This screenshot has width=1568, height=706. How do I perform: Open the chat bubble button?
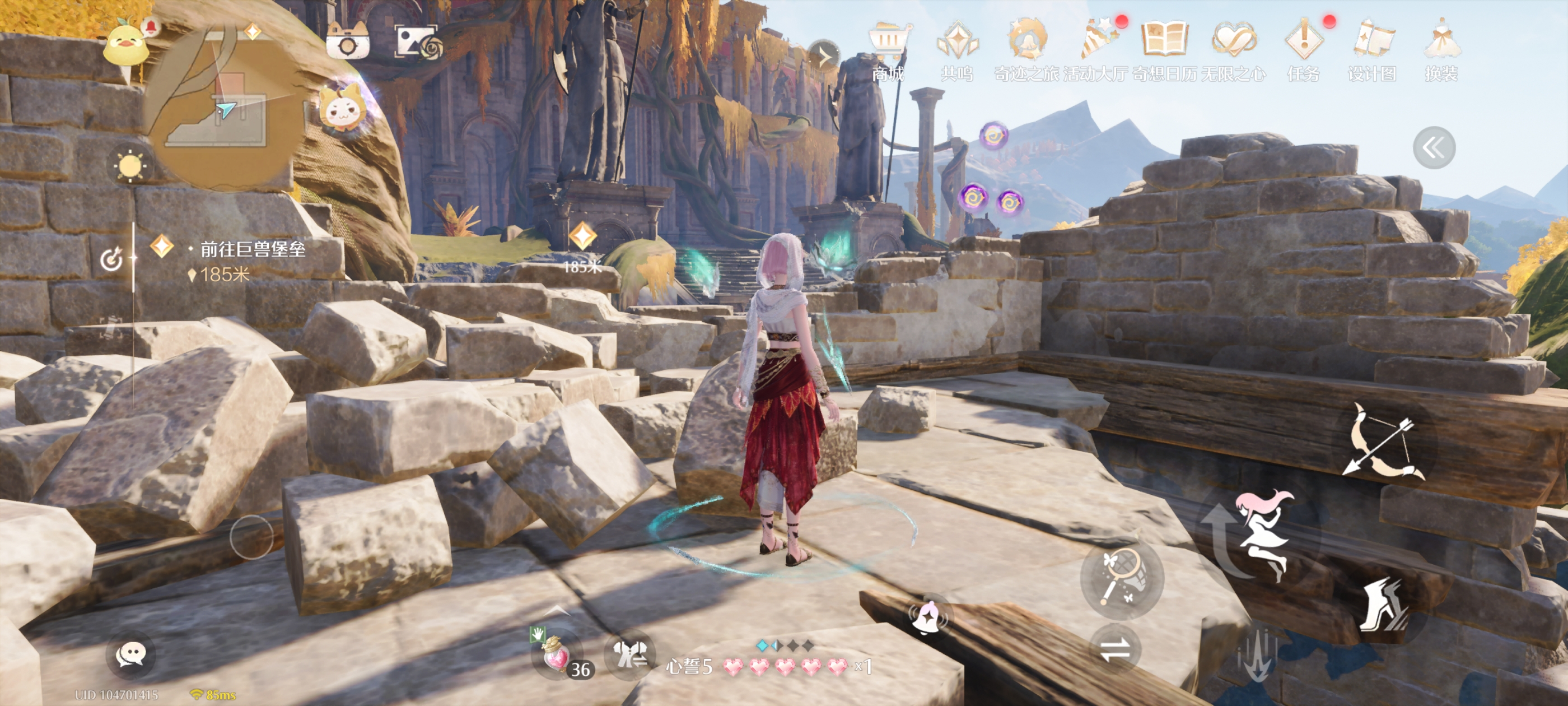point(130,655)
